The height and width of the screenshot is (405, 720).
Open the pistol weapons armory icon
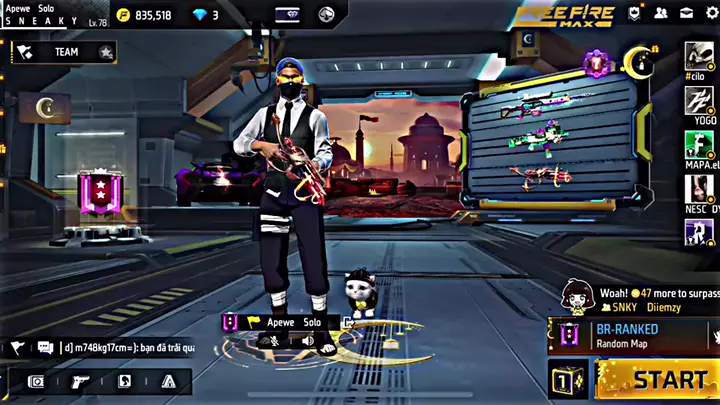tap(79, 381)
